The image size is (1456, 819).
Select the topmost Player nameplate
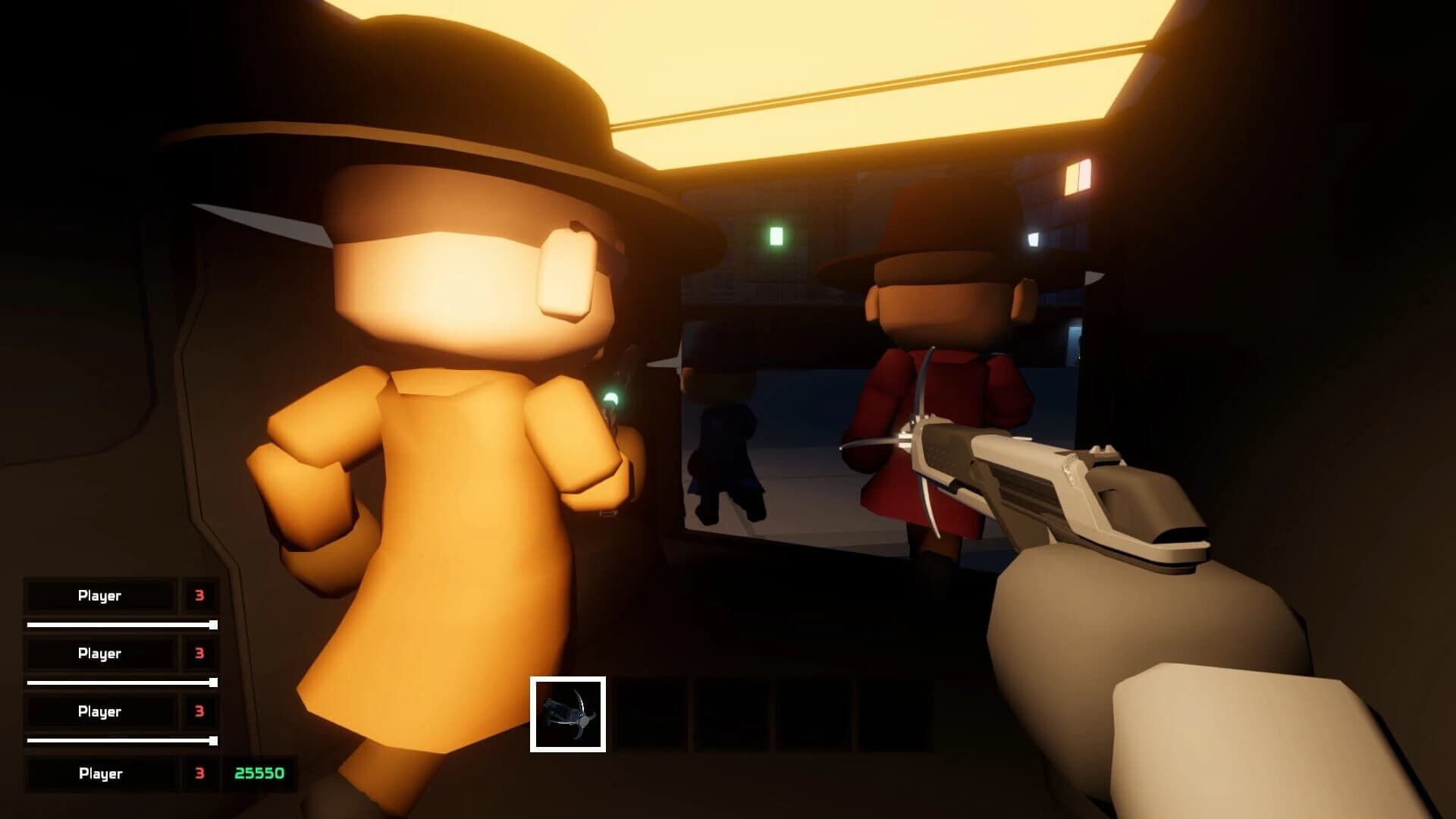[x=100, y=595]
